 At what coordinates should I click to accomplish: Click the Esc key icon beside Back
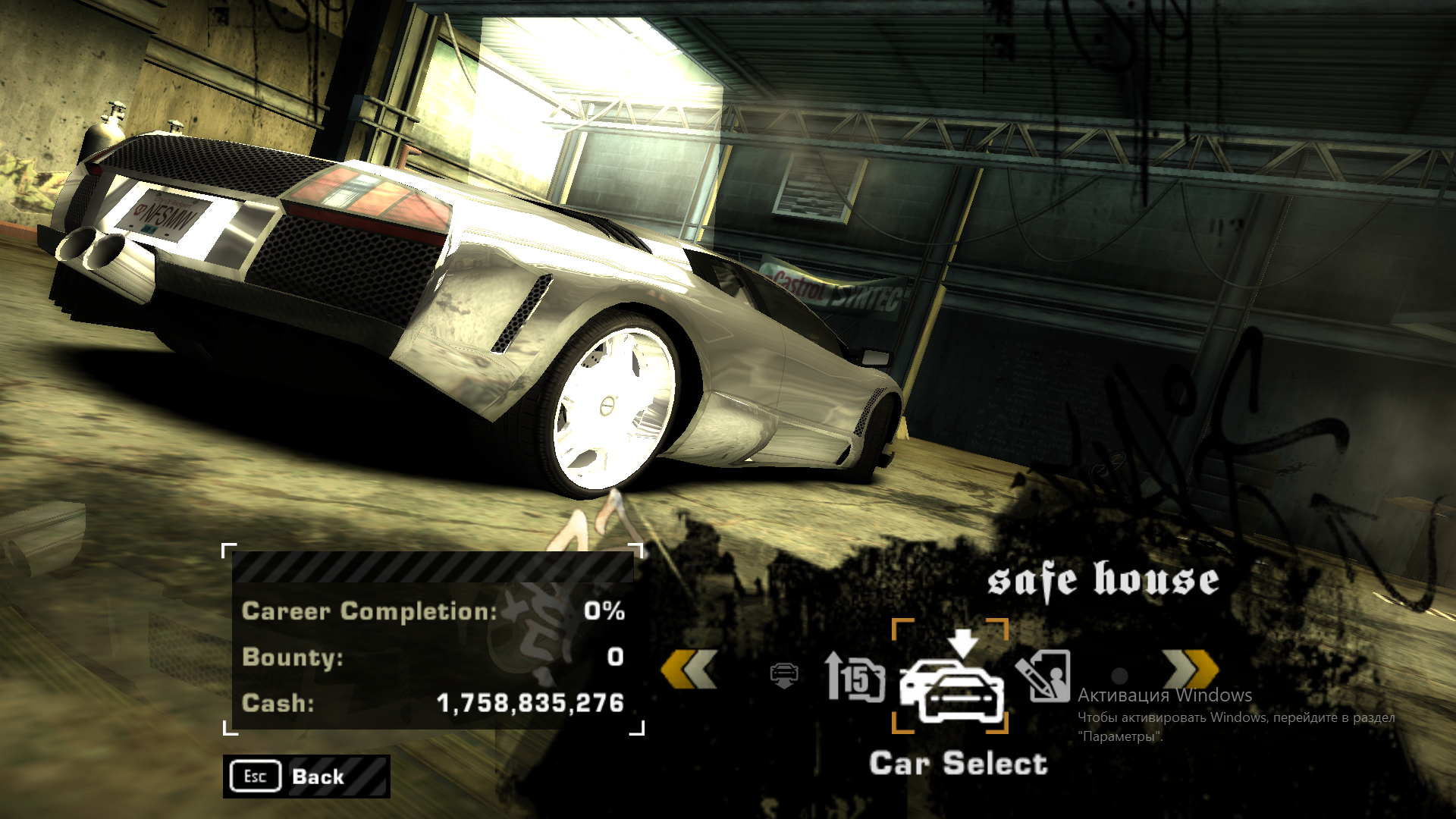[255, 776]
